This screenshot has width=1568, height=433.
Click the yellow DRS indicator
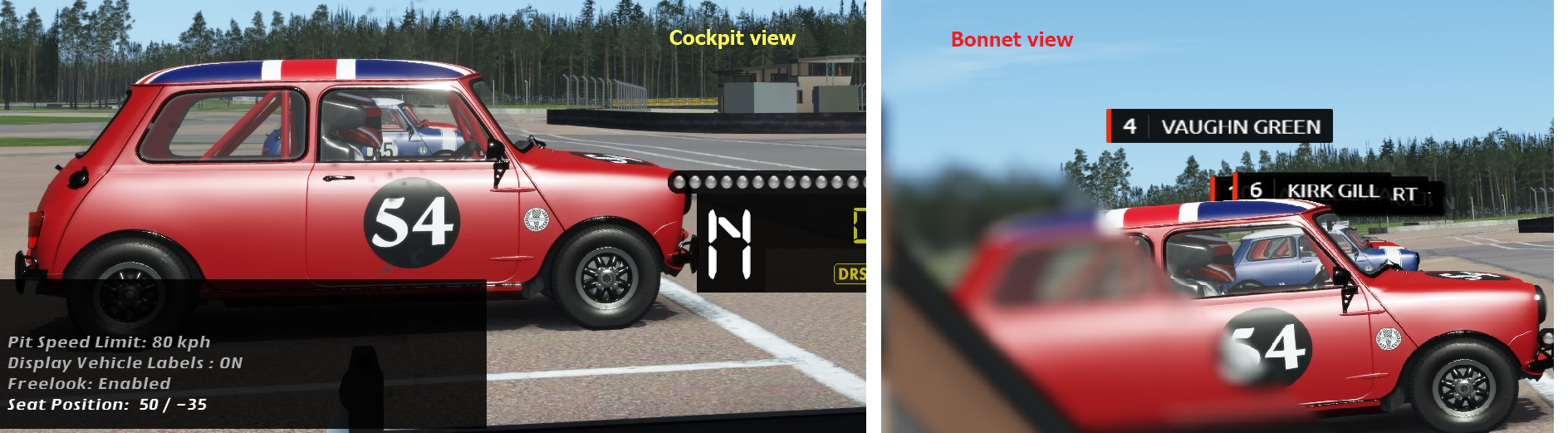tap(850, 274)
